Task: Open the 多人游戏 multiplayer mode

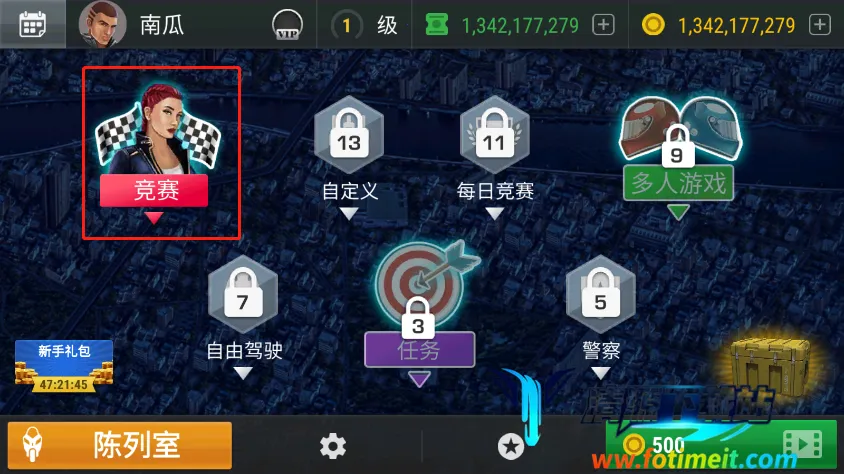Action: 678,150
